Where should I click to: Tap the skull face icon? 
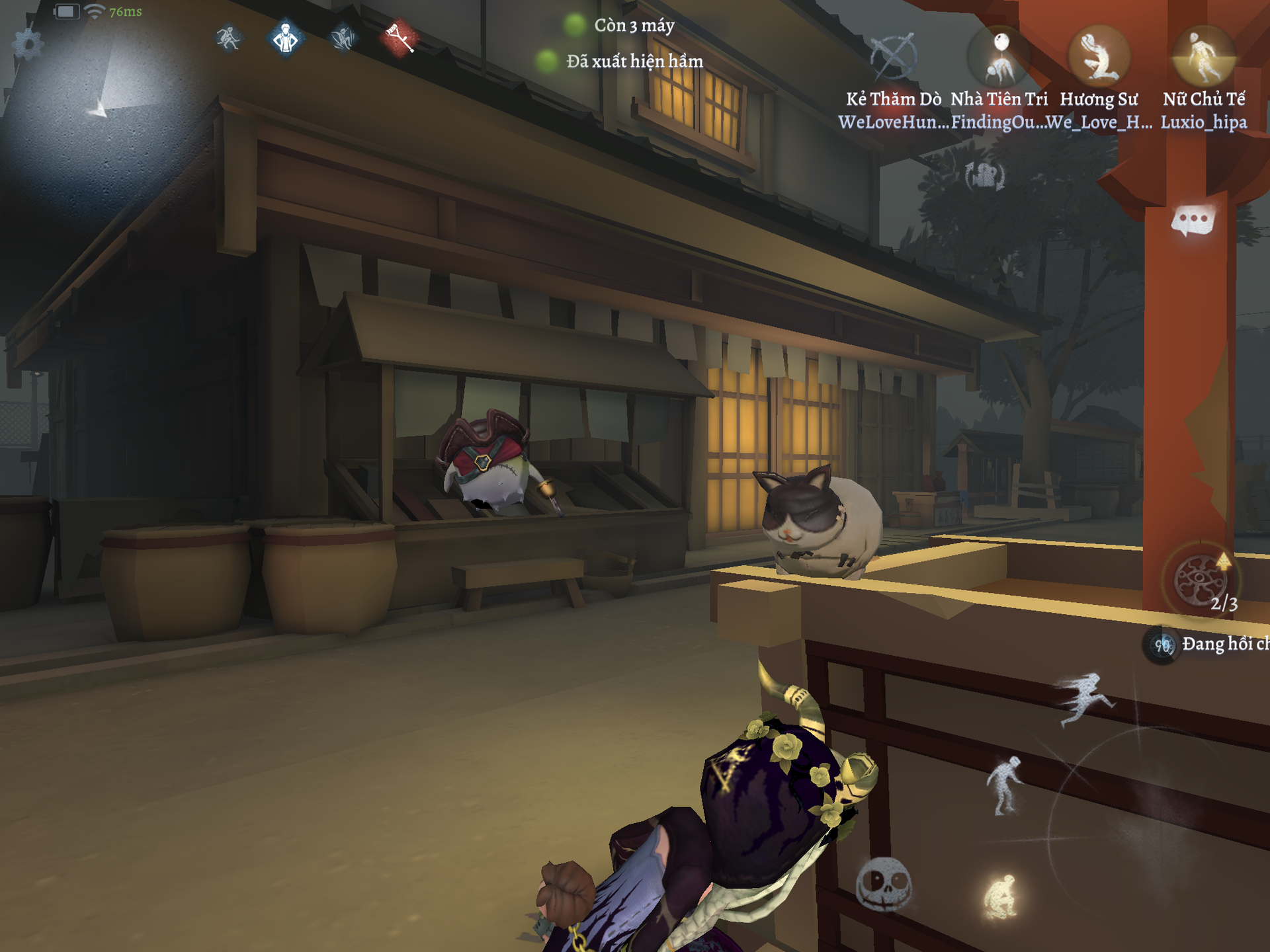(x=884, y=885)
